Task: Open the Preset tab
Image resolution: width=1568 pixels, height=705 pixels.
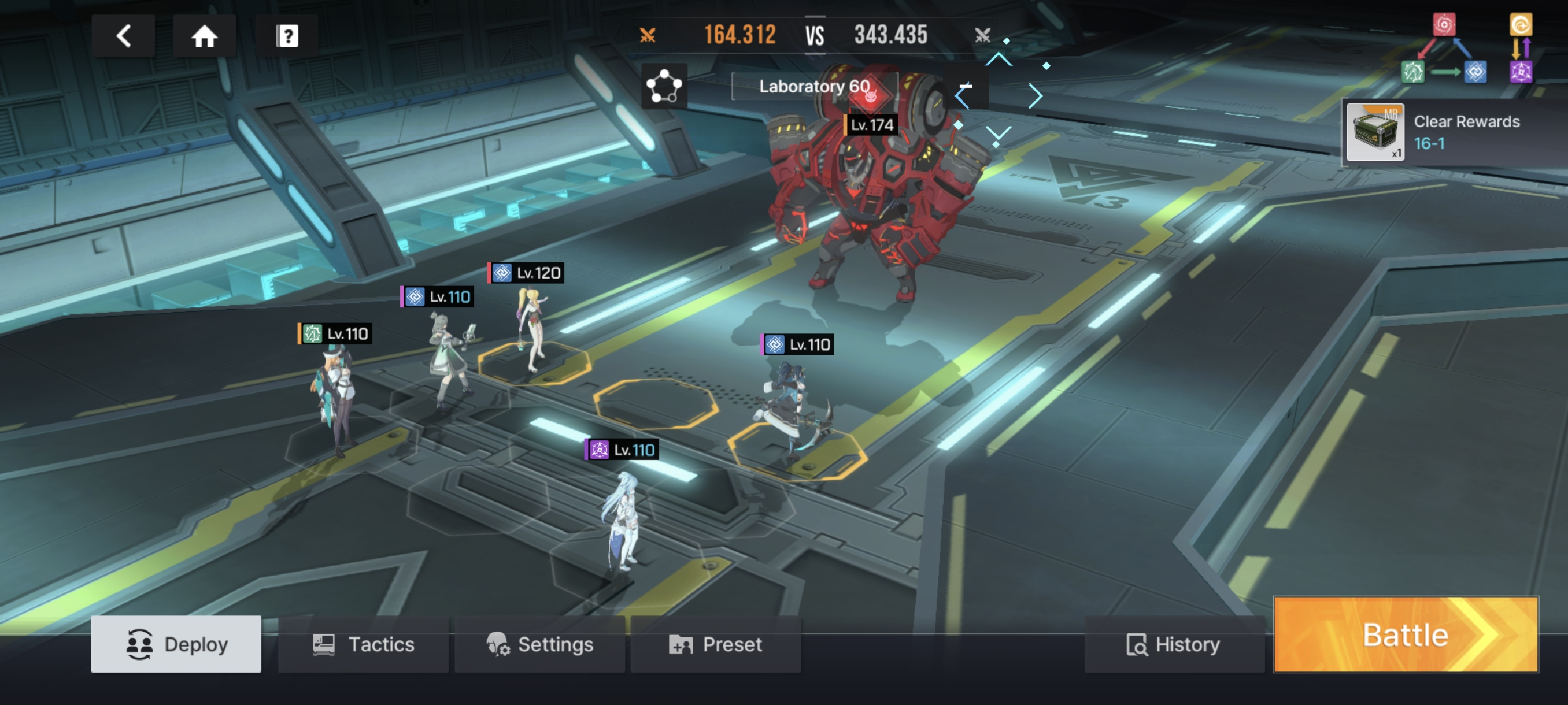Action: pos(716,644)
